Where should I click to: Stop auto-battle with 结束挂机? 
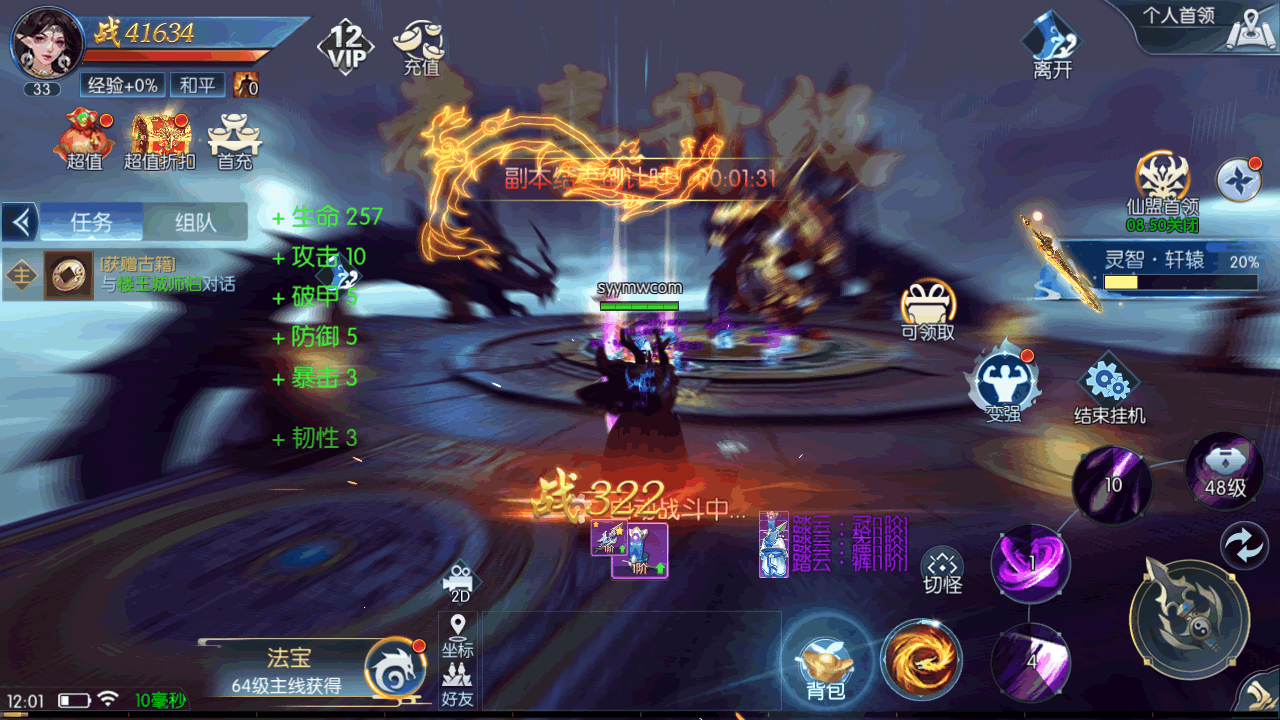[x=1109, y=389]
